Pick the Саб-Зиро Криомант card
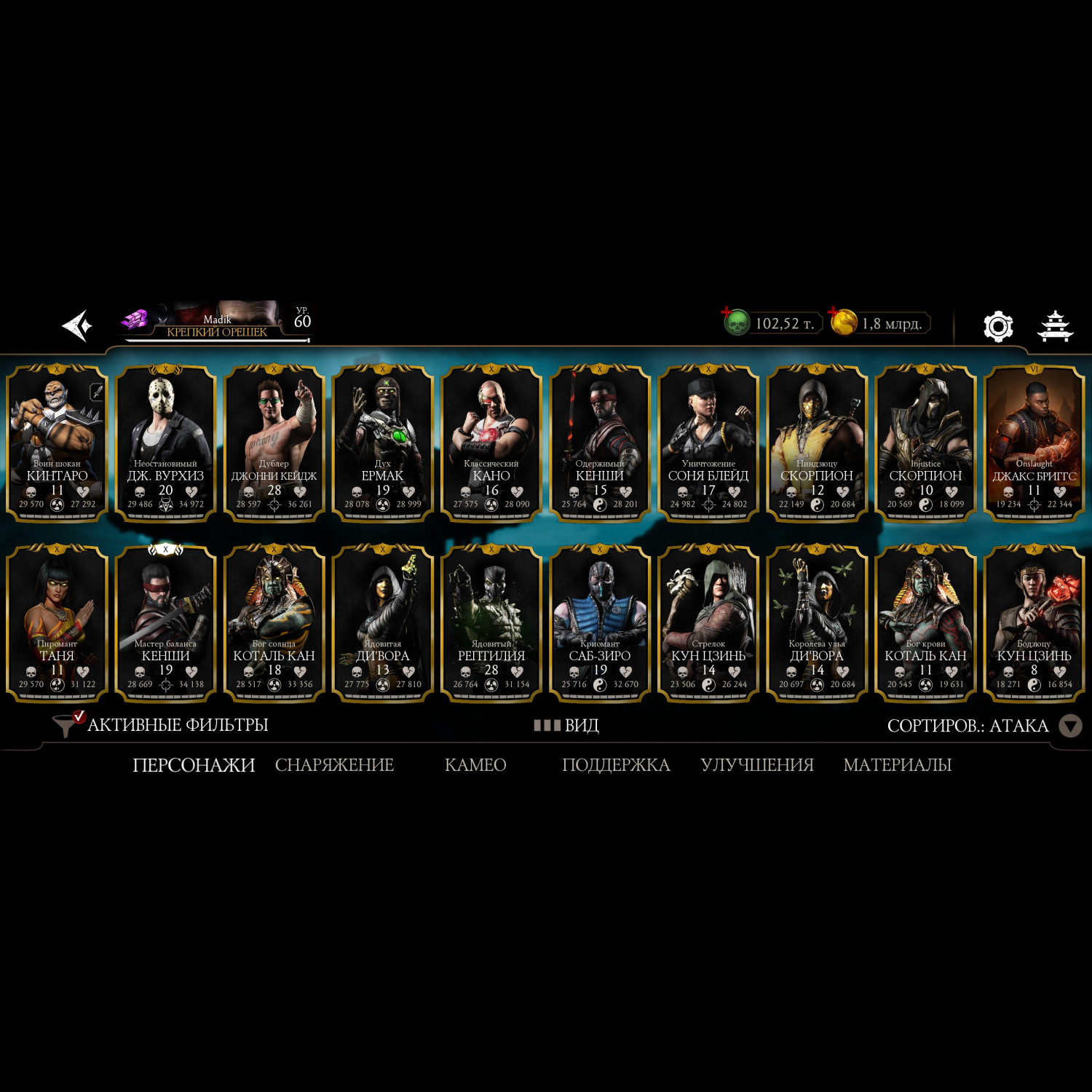The height and width of the screenshot is (1092, 1092). coord(599,623)
